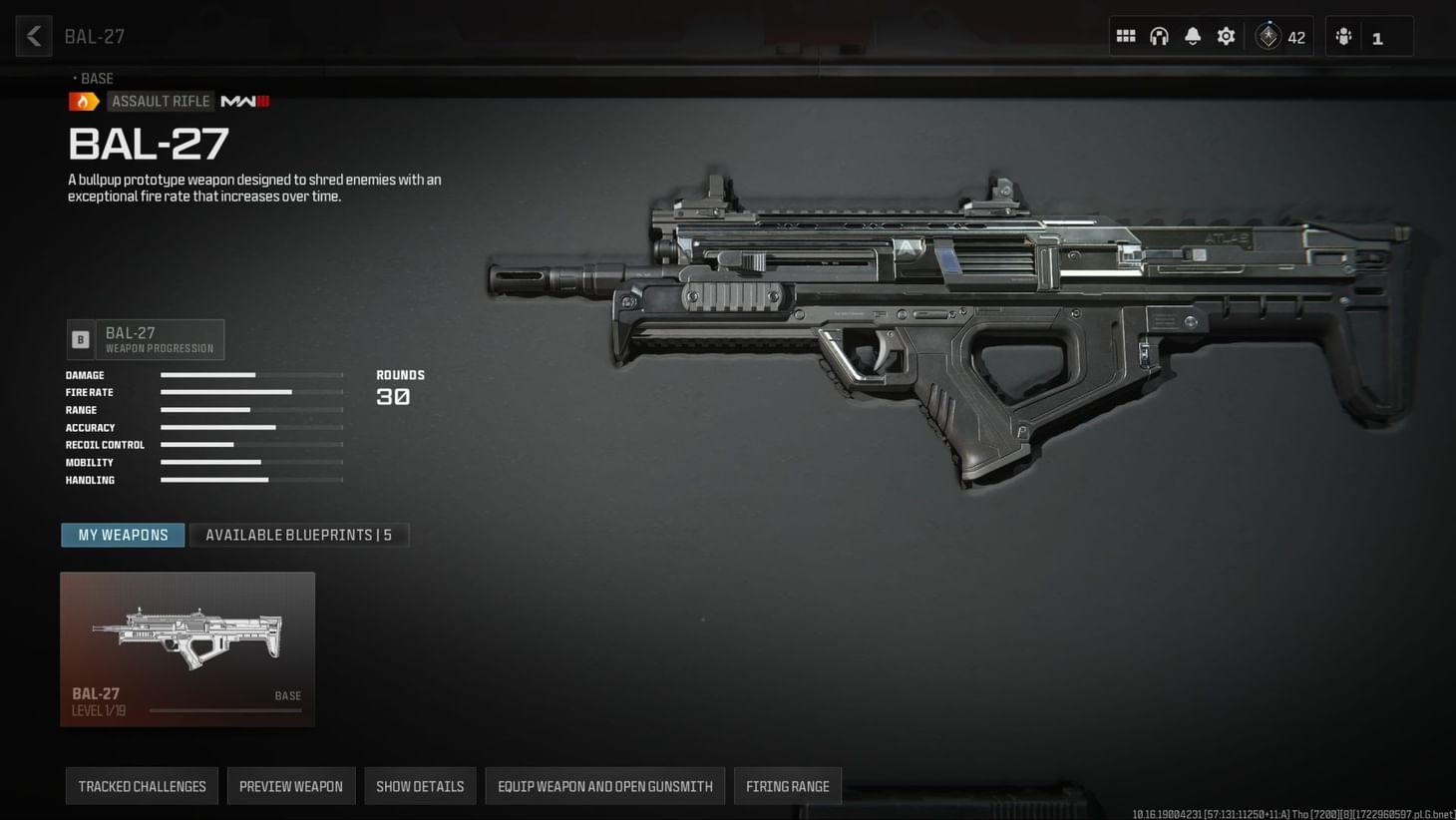Equip Weapon and Open Gunsmith
The height and width of the screenshot is (820, 1456).
pos(604,786)
